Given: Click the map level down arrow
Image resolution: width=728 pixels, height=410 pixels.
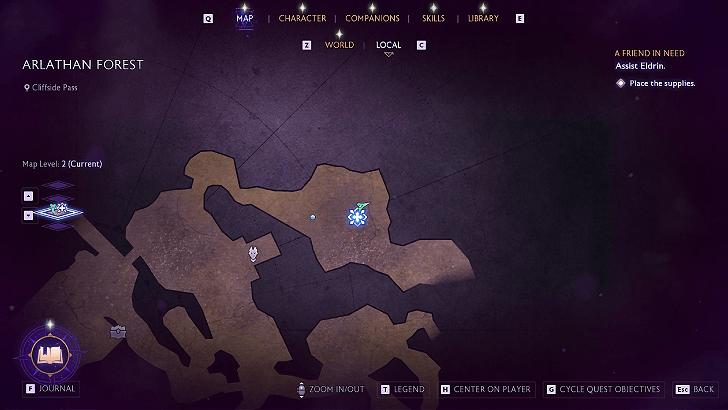Looking at the screenshot, I should point(28,214).
